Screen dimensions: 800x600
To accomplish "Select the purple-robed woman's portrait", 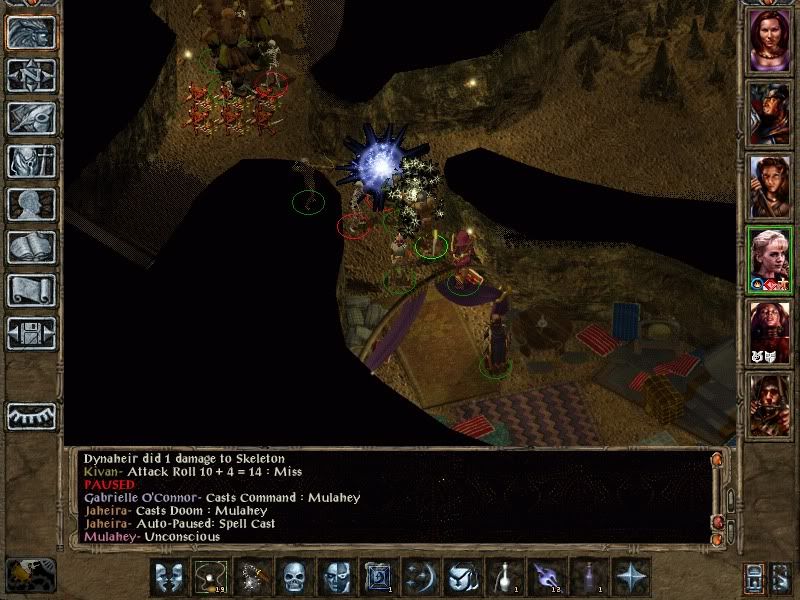I will click(x=770, y=40).
